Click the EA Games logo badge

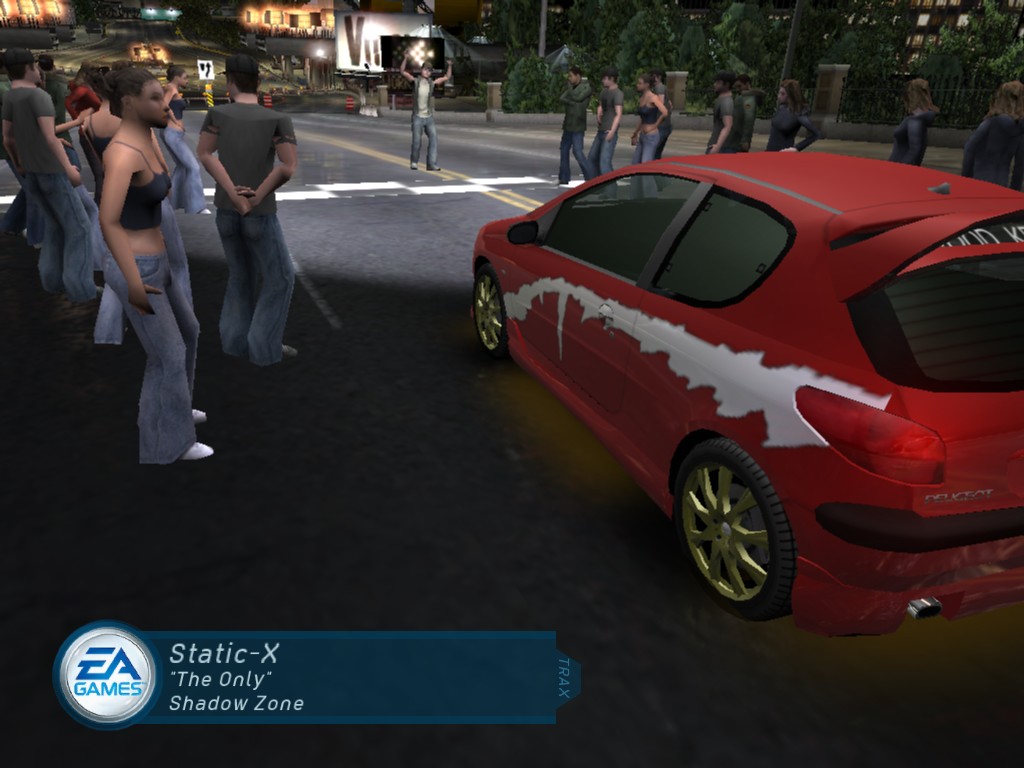coord(106,674)
